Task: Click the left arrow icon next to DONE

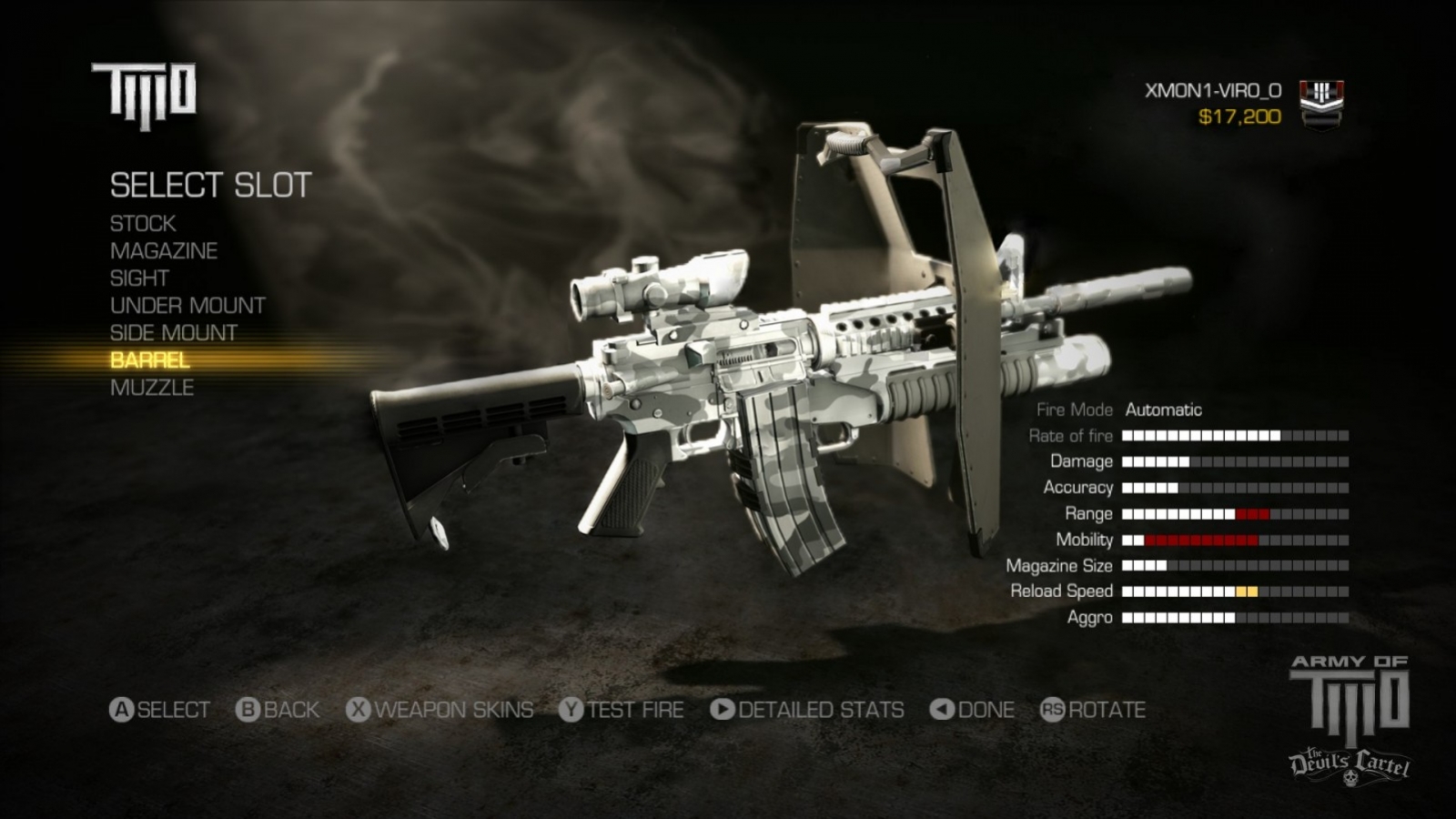Action: click(942, 711)
